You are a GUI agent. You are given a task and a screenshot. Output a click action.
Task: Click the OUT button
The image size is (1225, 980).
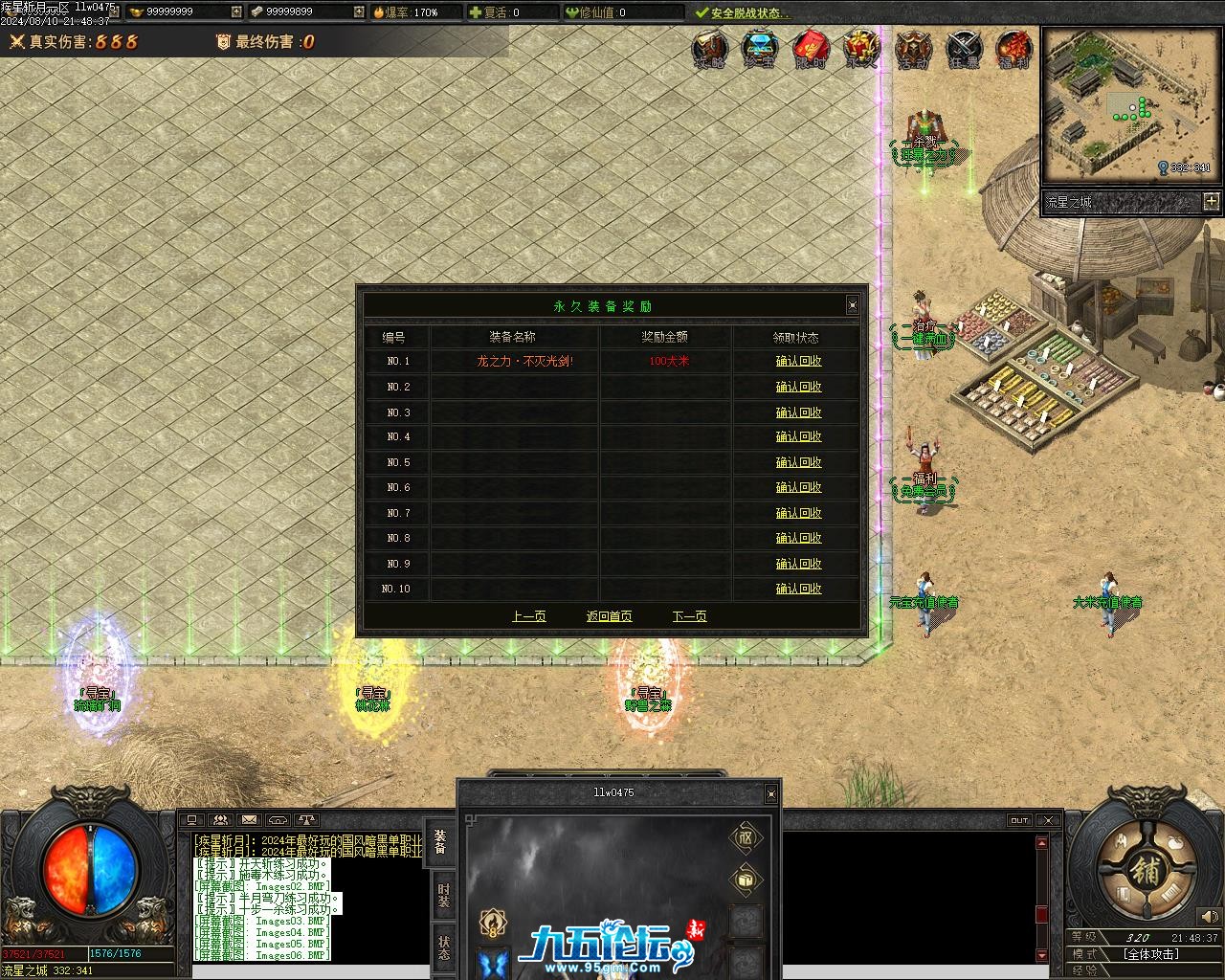(x=1019, y=820)
